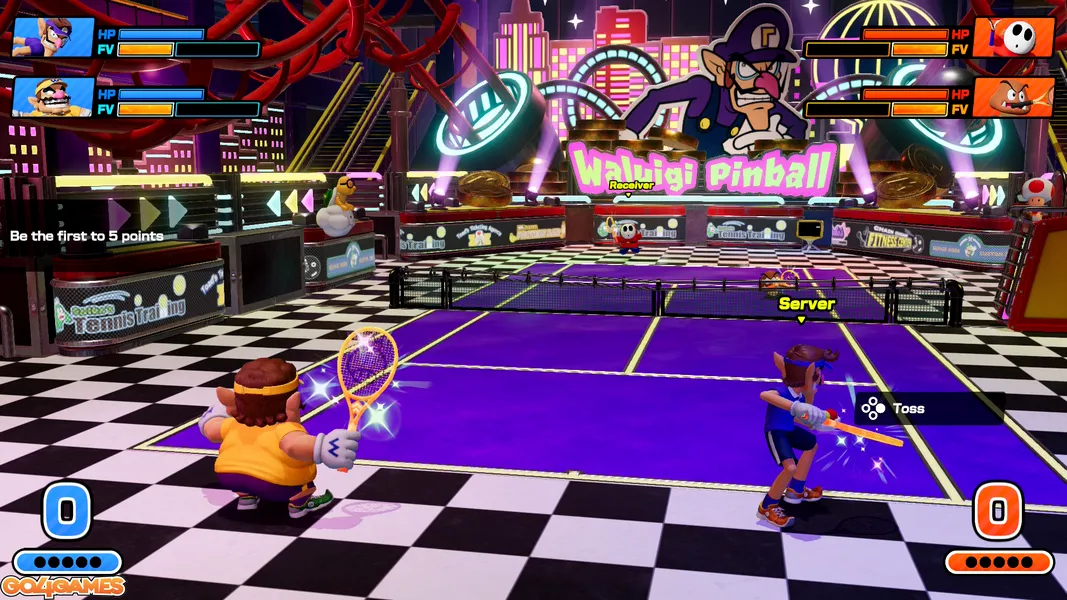Select the Goomba opponent portrait
This screenshot has height=600, width=1067.
pyautogui.click(x=1013, y=97)
